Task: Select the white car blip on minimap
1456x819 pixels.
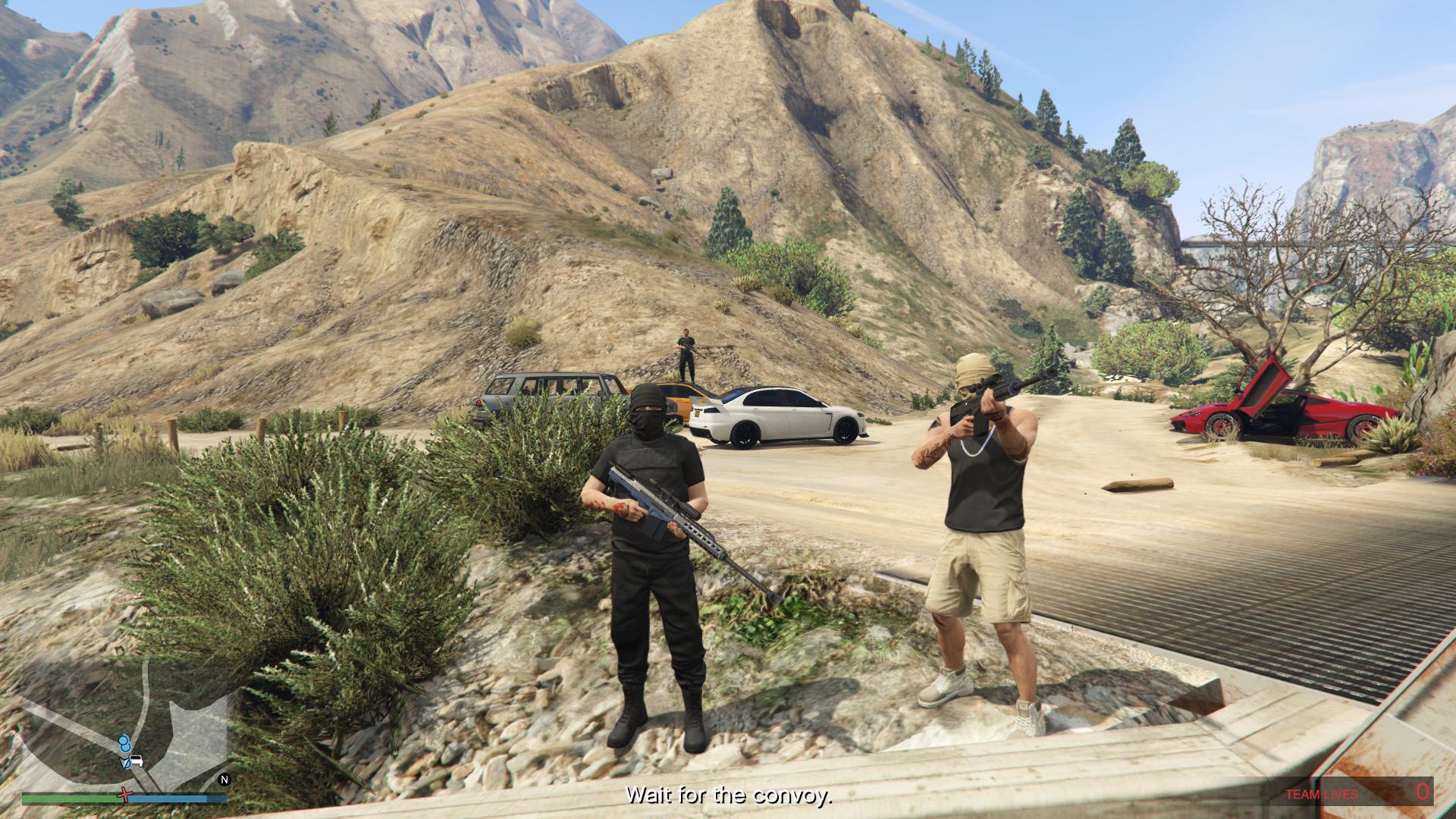Action: pos(136,760)
